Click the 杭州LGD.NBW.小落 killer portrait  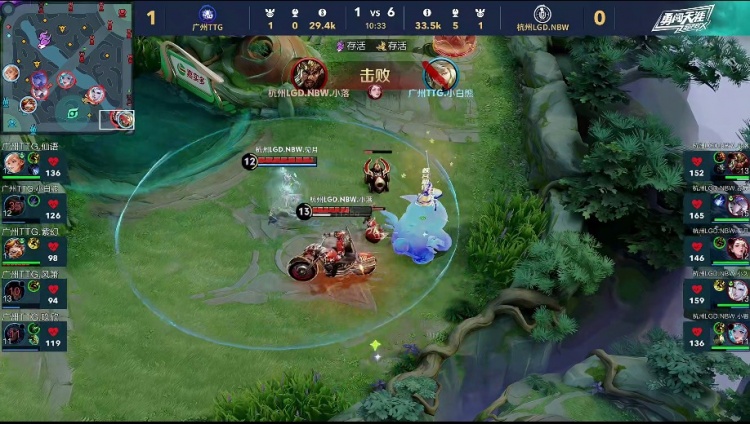pyautogui.click(x=307, y=74)
